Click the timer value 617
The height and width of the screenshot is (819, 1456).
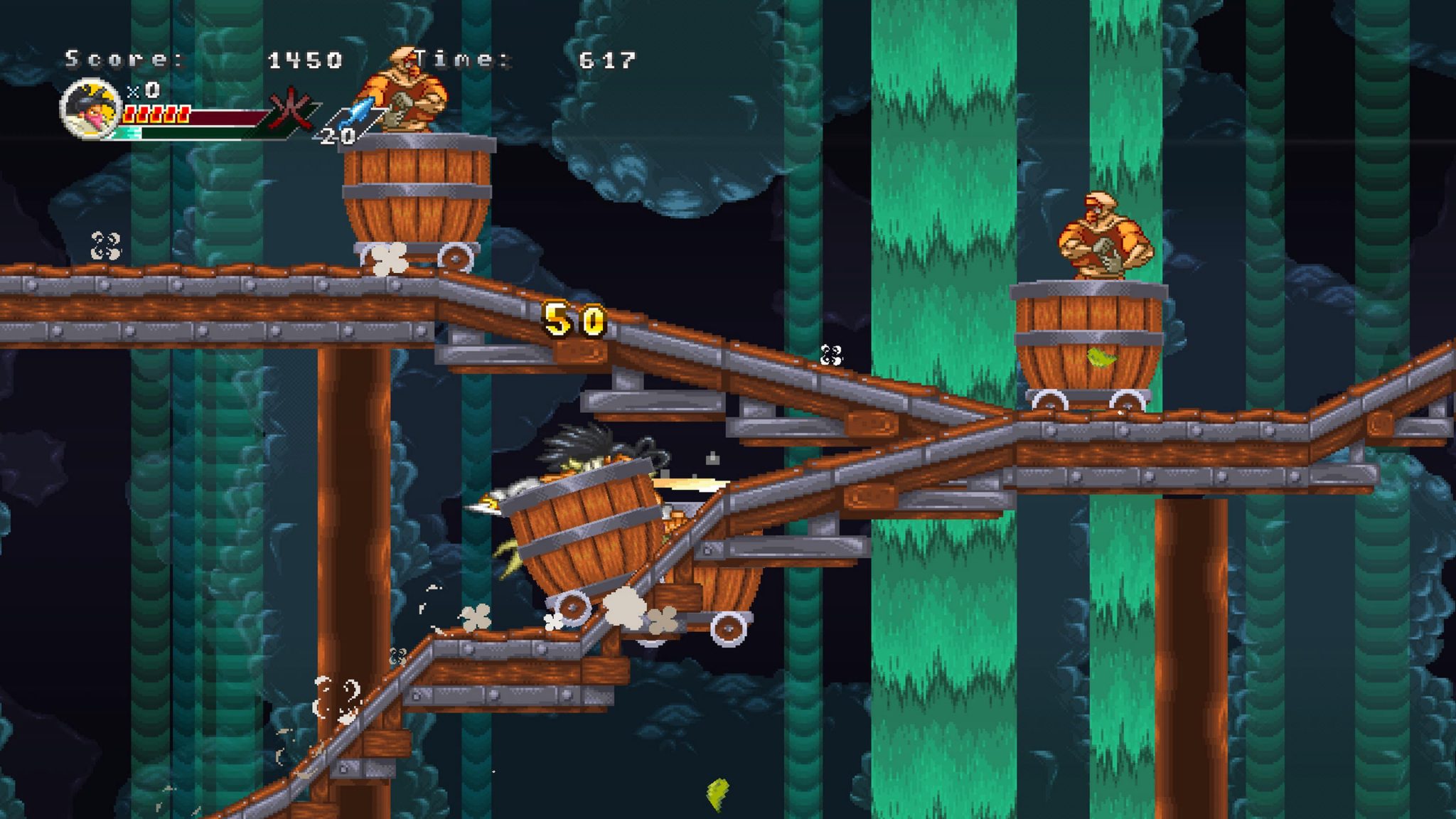(606, 59)
